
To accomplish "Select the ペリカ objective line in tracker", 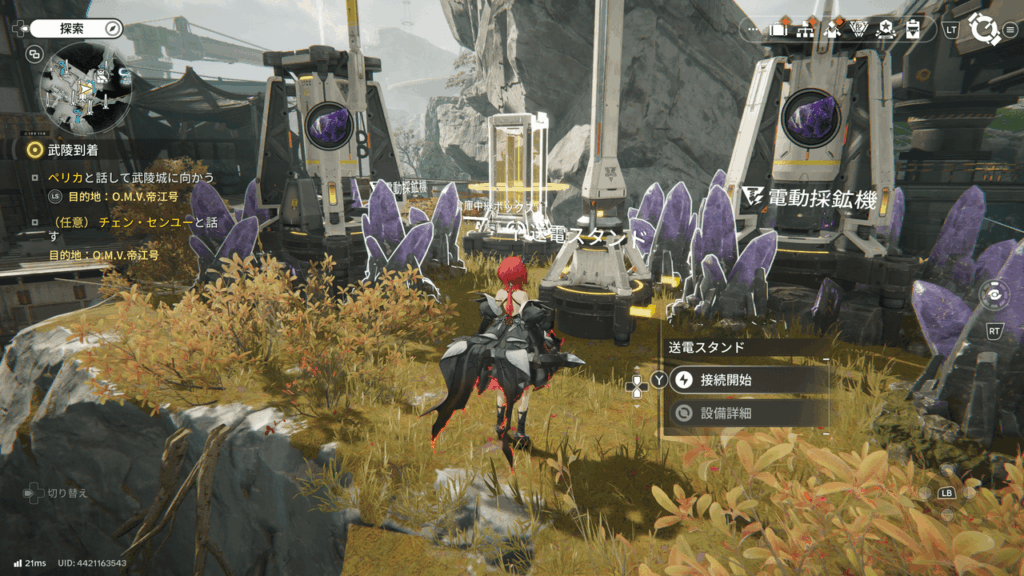I will point(130,177).
